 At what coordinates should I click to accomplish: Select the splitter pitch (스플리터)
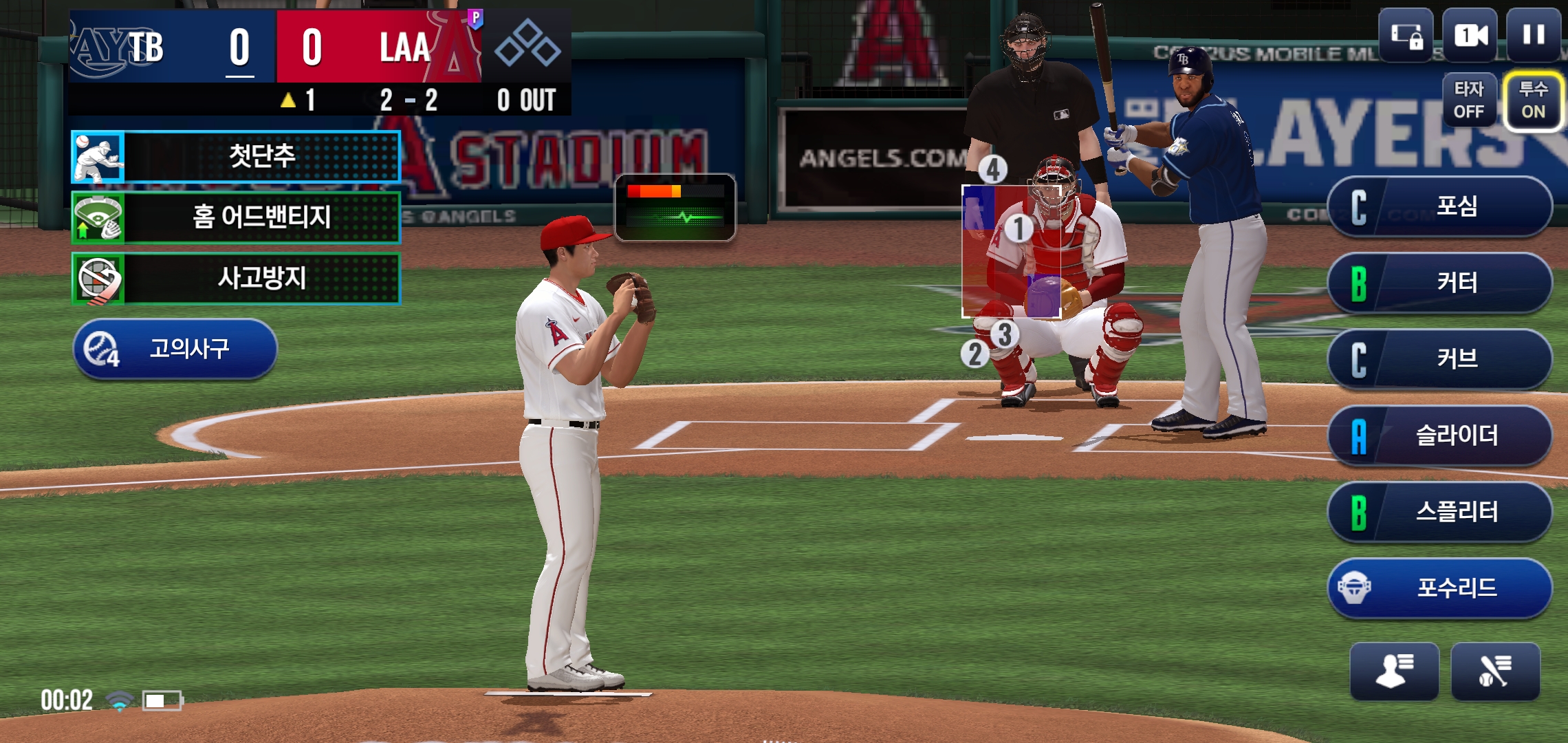[1440, 512]
